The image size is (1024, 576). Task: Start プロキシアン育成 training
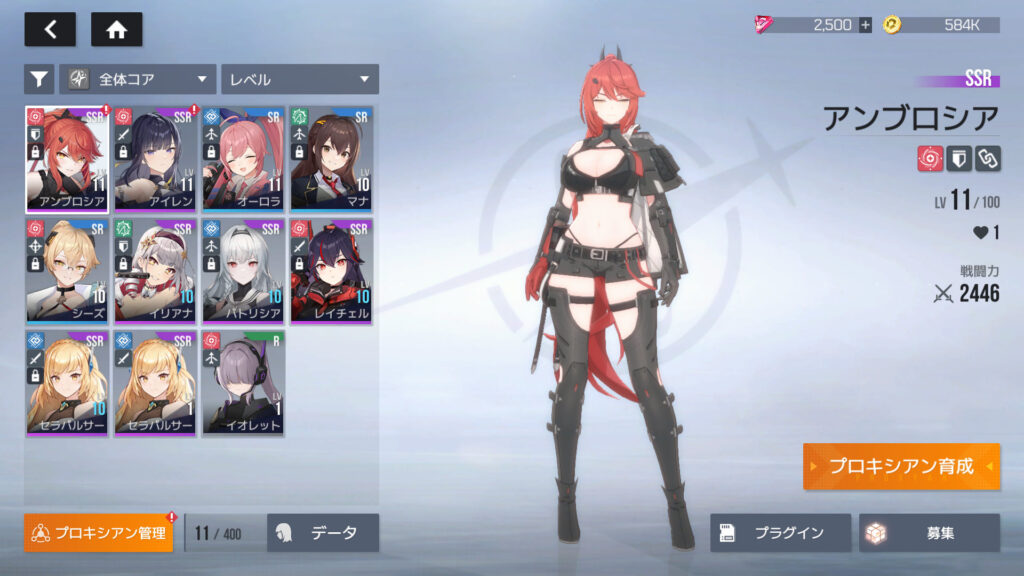click(900, 466)
